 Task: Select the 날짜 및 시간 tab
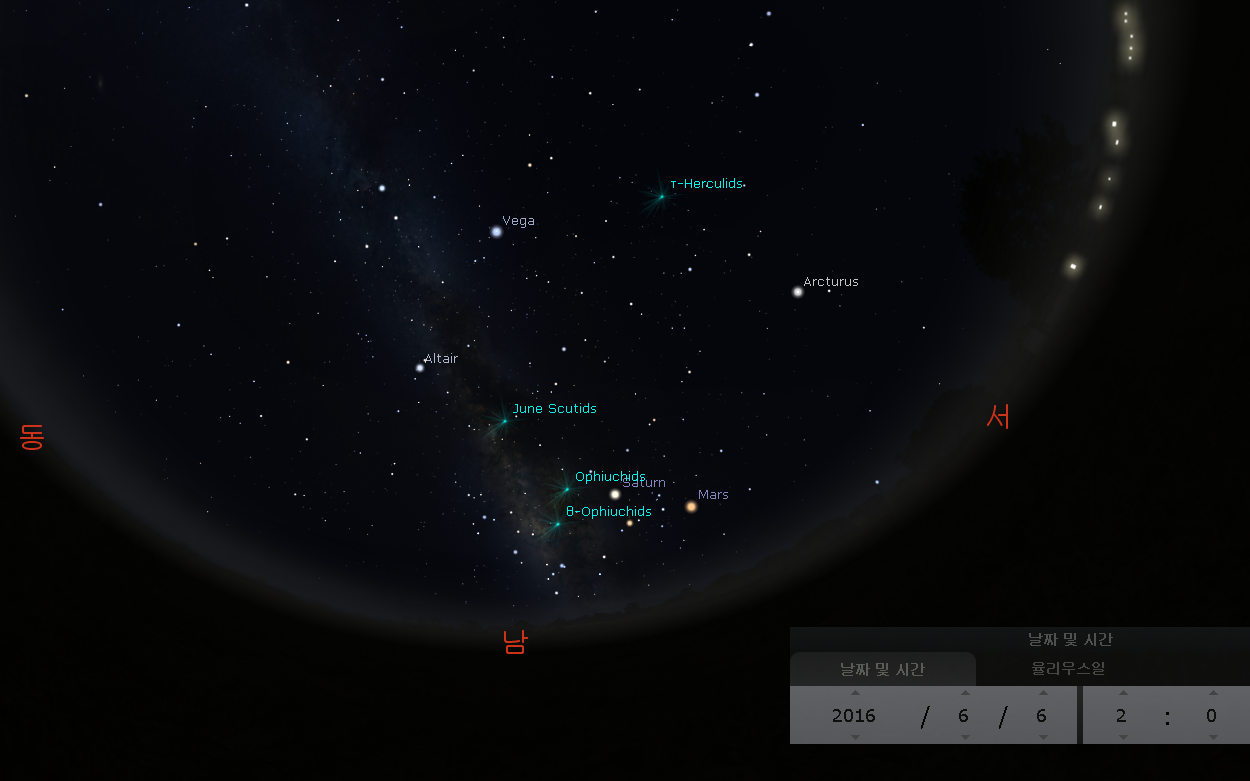click(882, 669)
